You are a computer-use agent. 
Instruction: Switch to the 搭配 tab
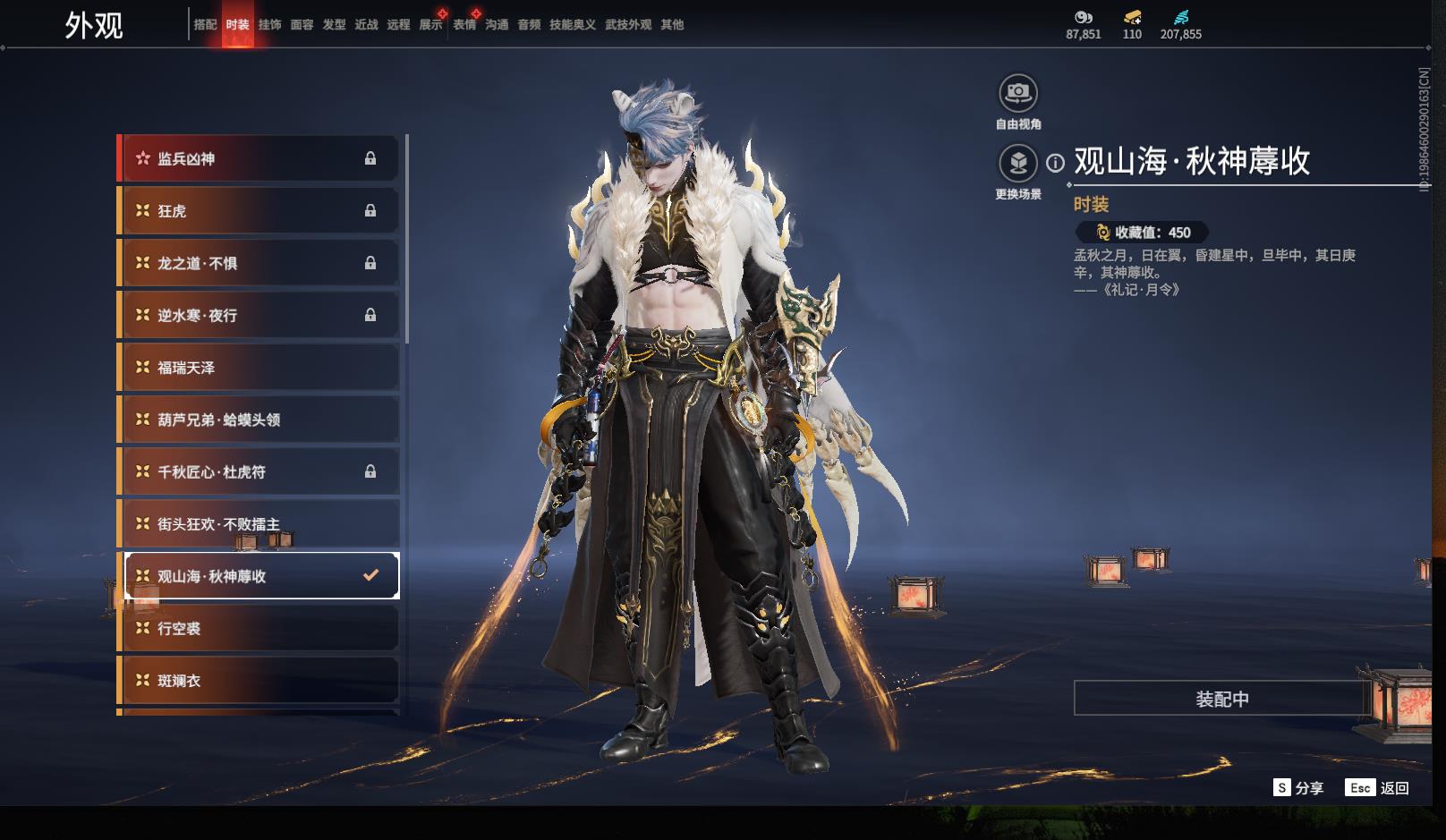click(205, 25)
